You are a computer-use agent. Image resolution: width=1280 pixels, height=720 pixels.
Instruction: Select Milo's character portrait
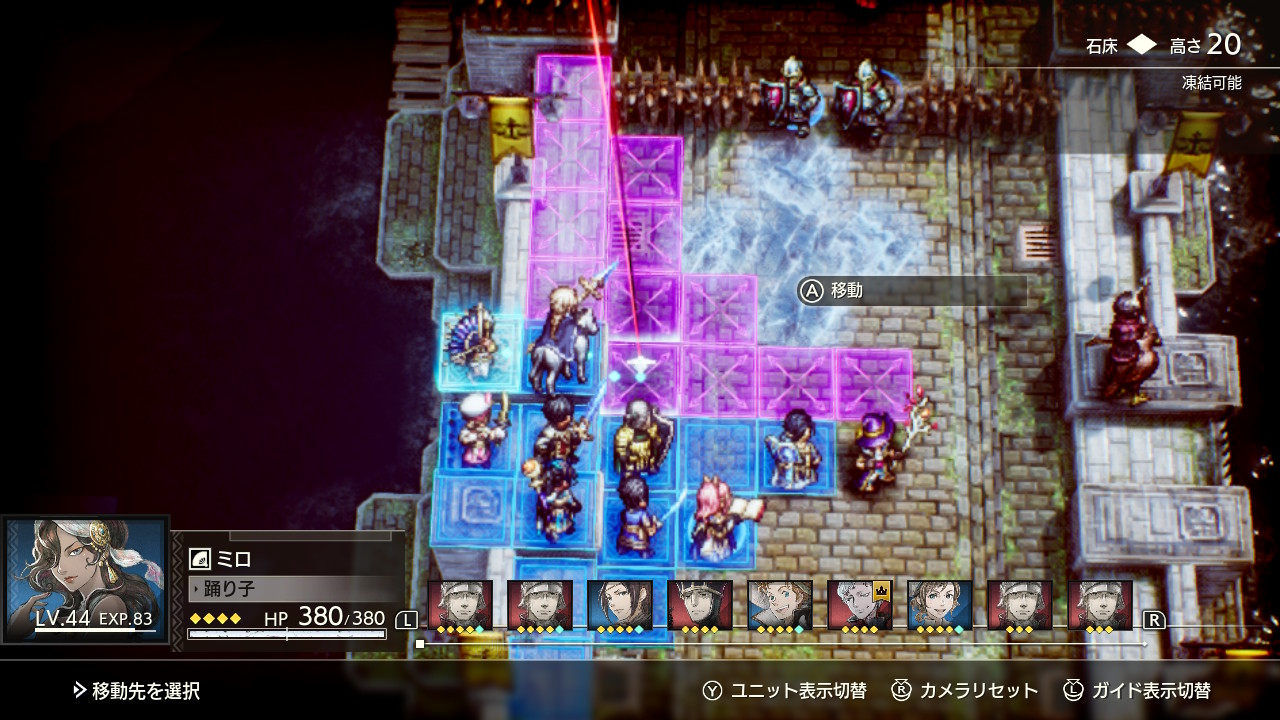[86, 577]
